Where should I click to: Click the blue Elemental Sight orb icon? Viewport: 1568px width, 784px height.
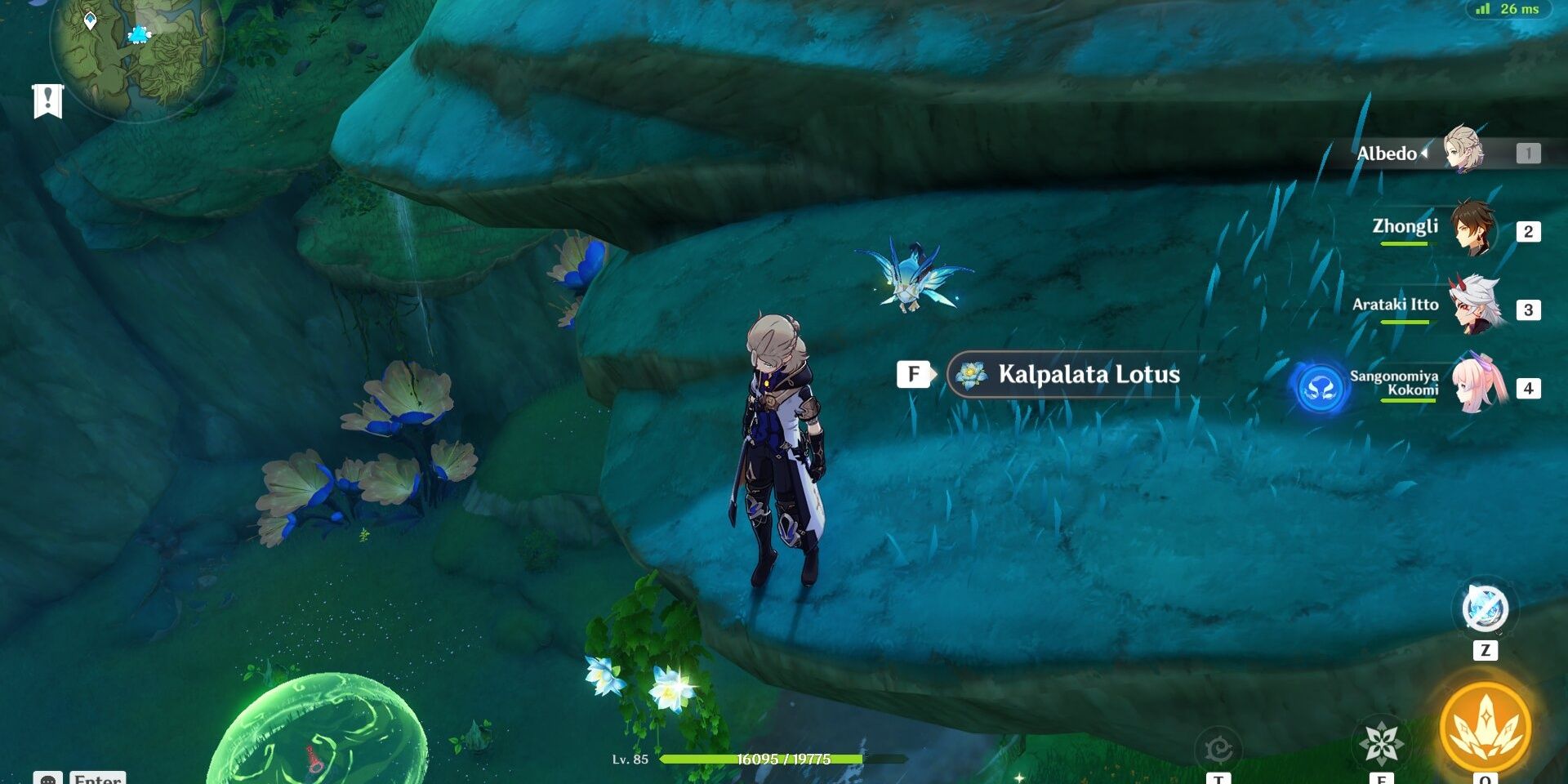(1321, 387)
